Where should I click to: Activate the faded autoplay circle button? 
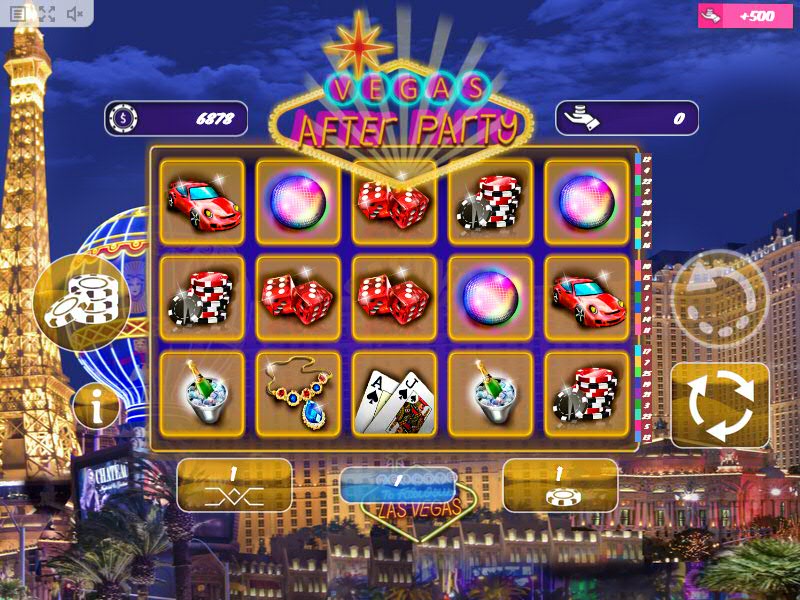[x=720, y=297]
